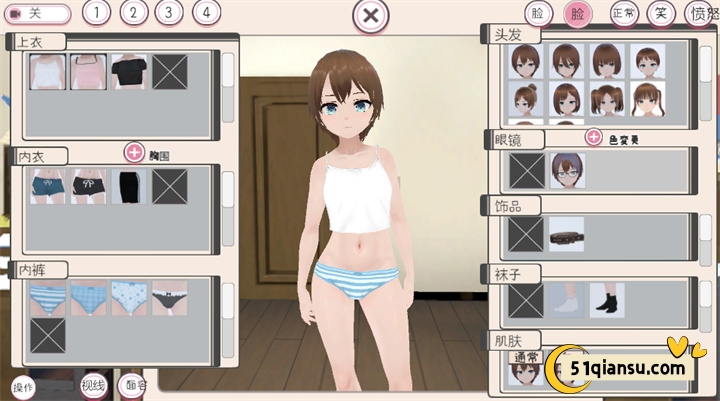Select the twin-tail hairstyle thumbnail

click(x=606, y=102)
